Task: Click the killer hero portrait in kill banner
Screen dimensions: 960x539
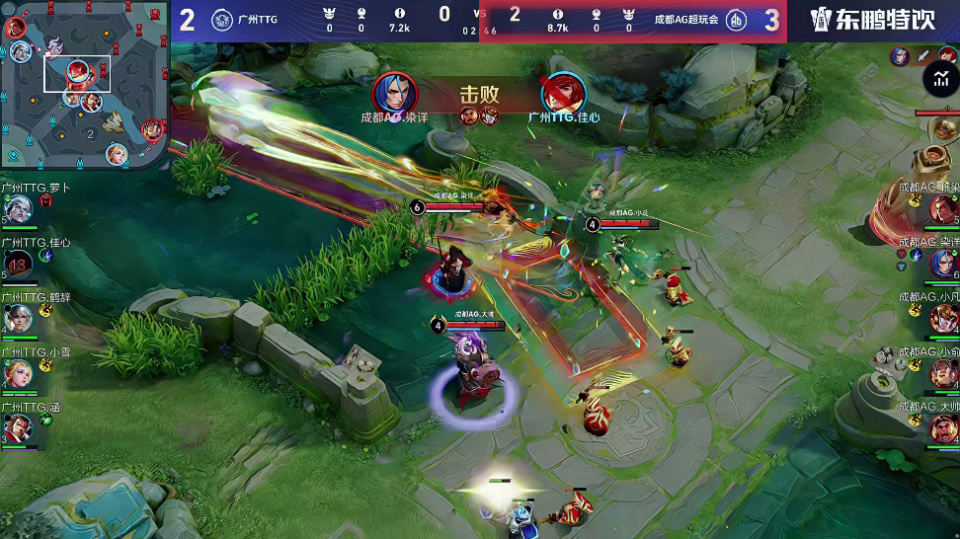Action: click(x=394, y=94)
